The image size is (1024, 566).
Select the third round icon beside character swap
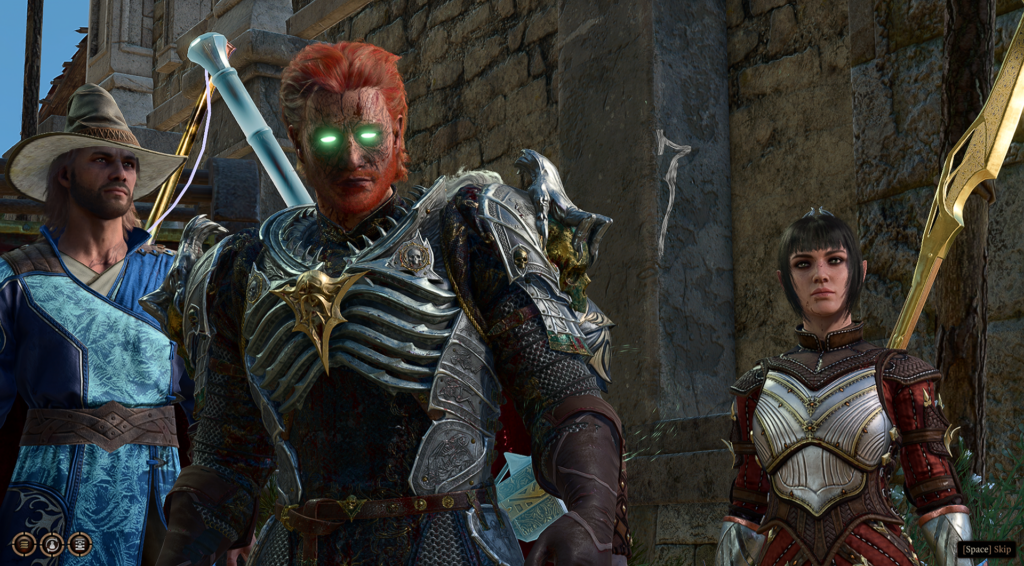pos(80,544)
